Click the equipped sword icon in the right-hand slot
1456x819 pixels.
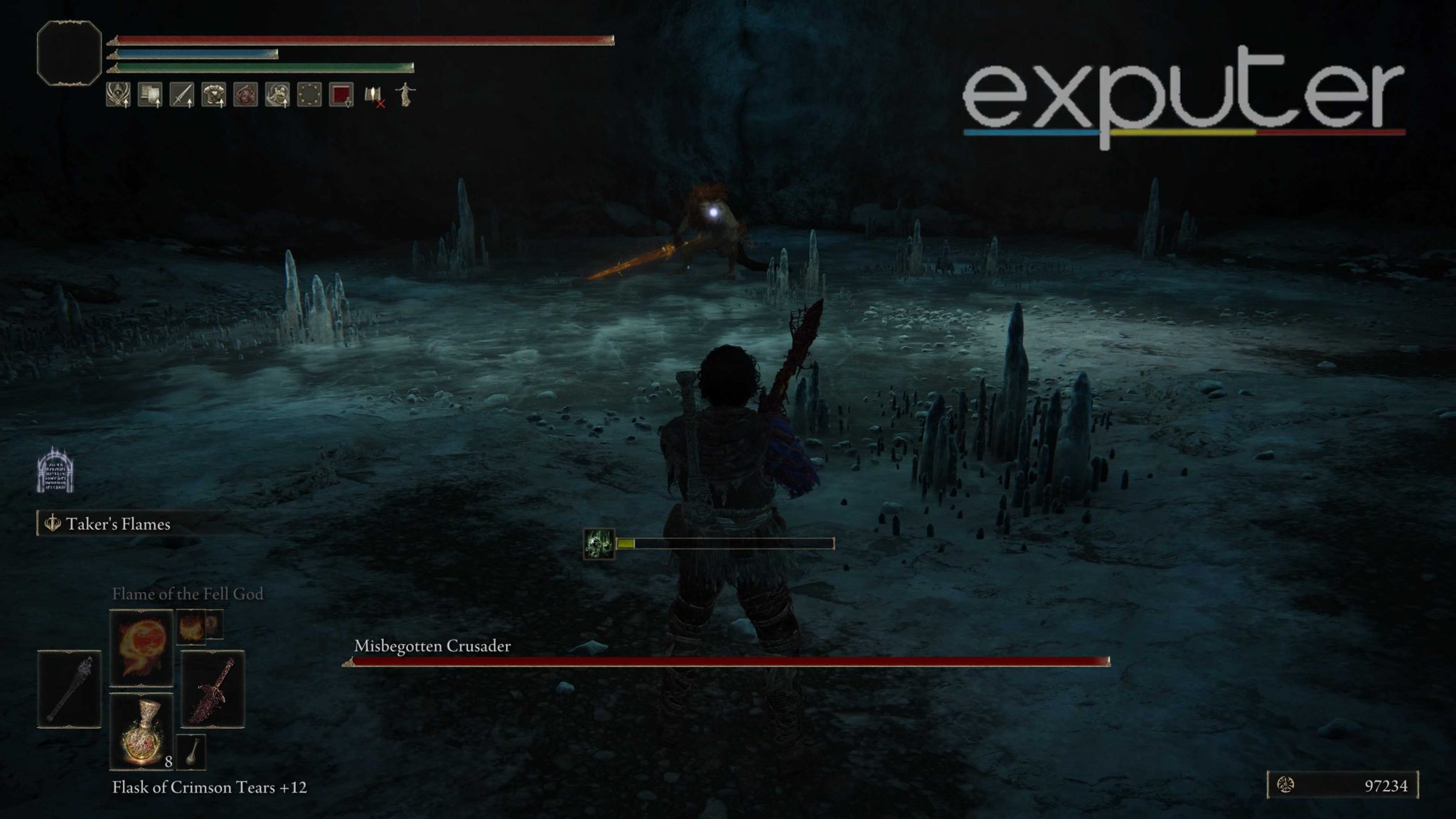pyautogui.click(x=213, y=689)
